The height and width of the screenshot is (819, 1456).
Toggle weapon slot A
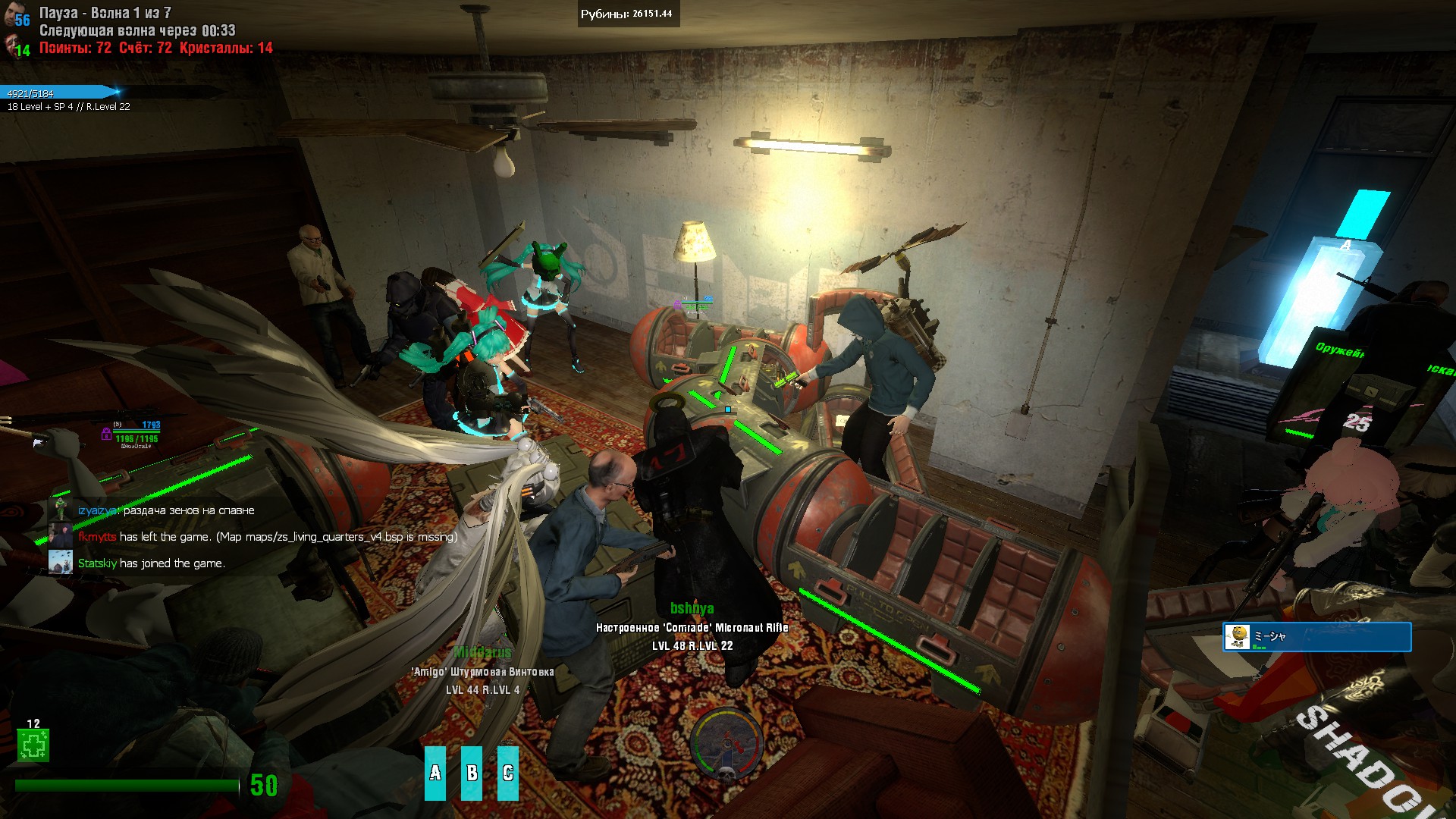click(x=436, y=770)
